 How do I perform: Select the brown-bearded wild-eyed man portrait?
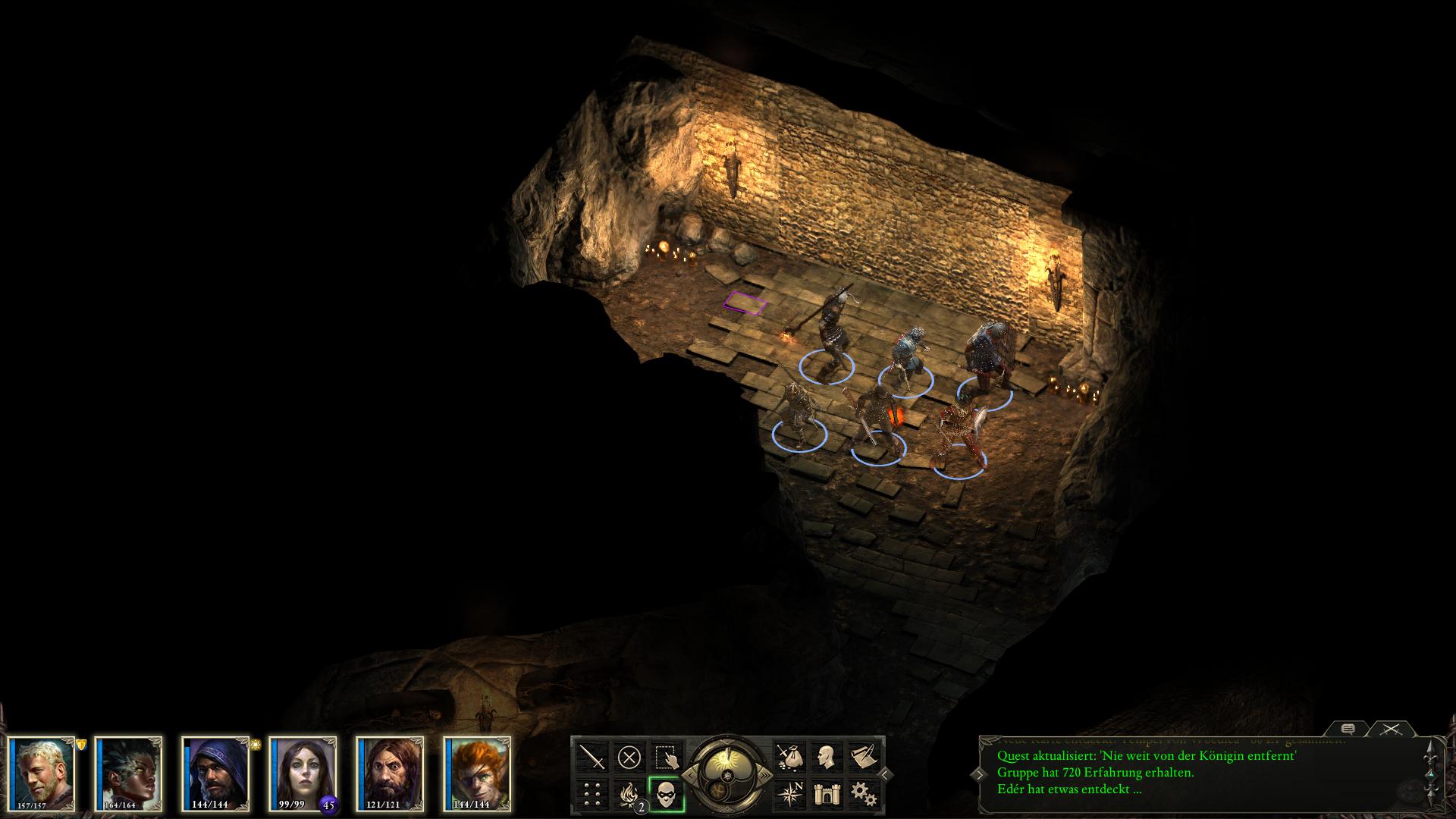(x=390, y=773)
